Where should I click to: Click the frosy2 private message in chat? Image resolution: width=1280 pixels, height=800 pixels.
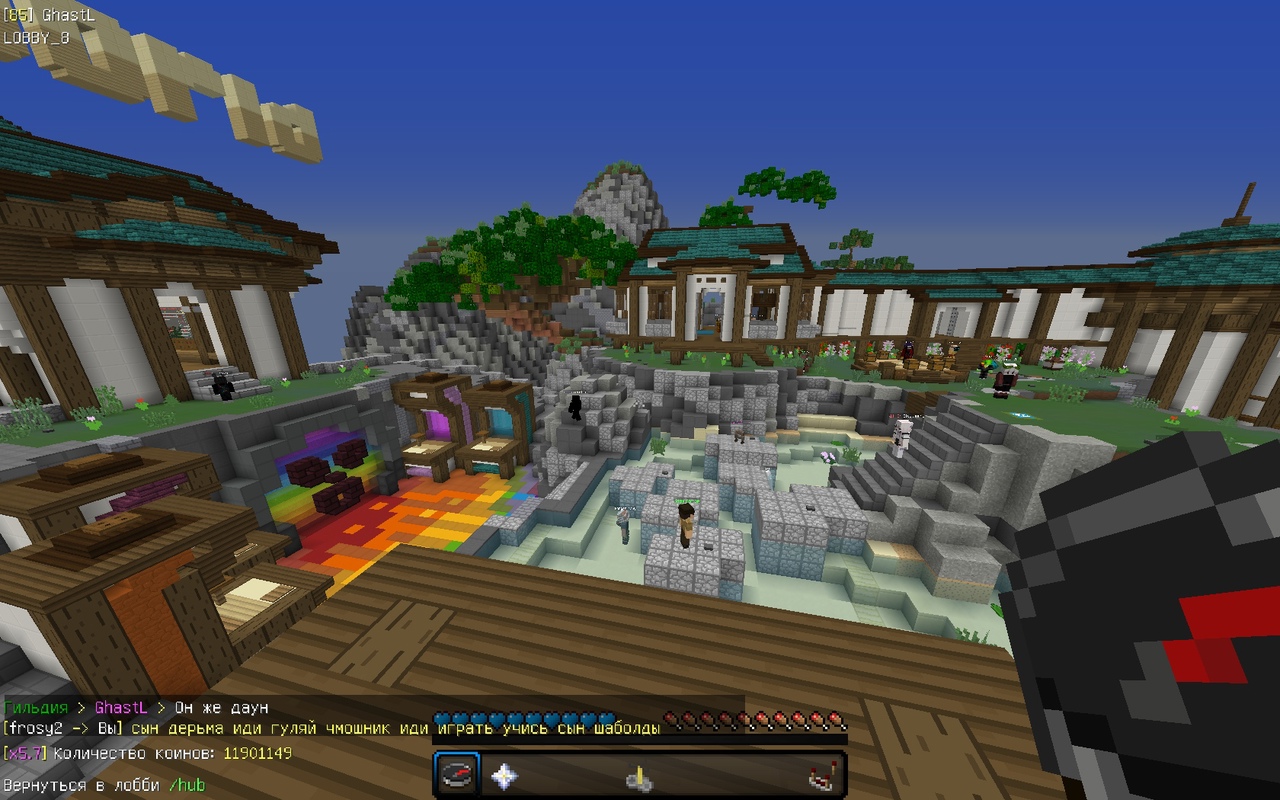pos(330,729)
